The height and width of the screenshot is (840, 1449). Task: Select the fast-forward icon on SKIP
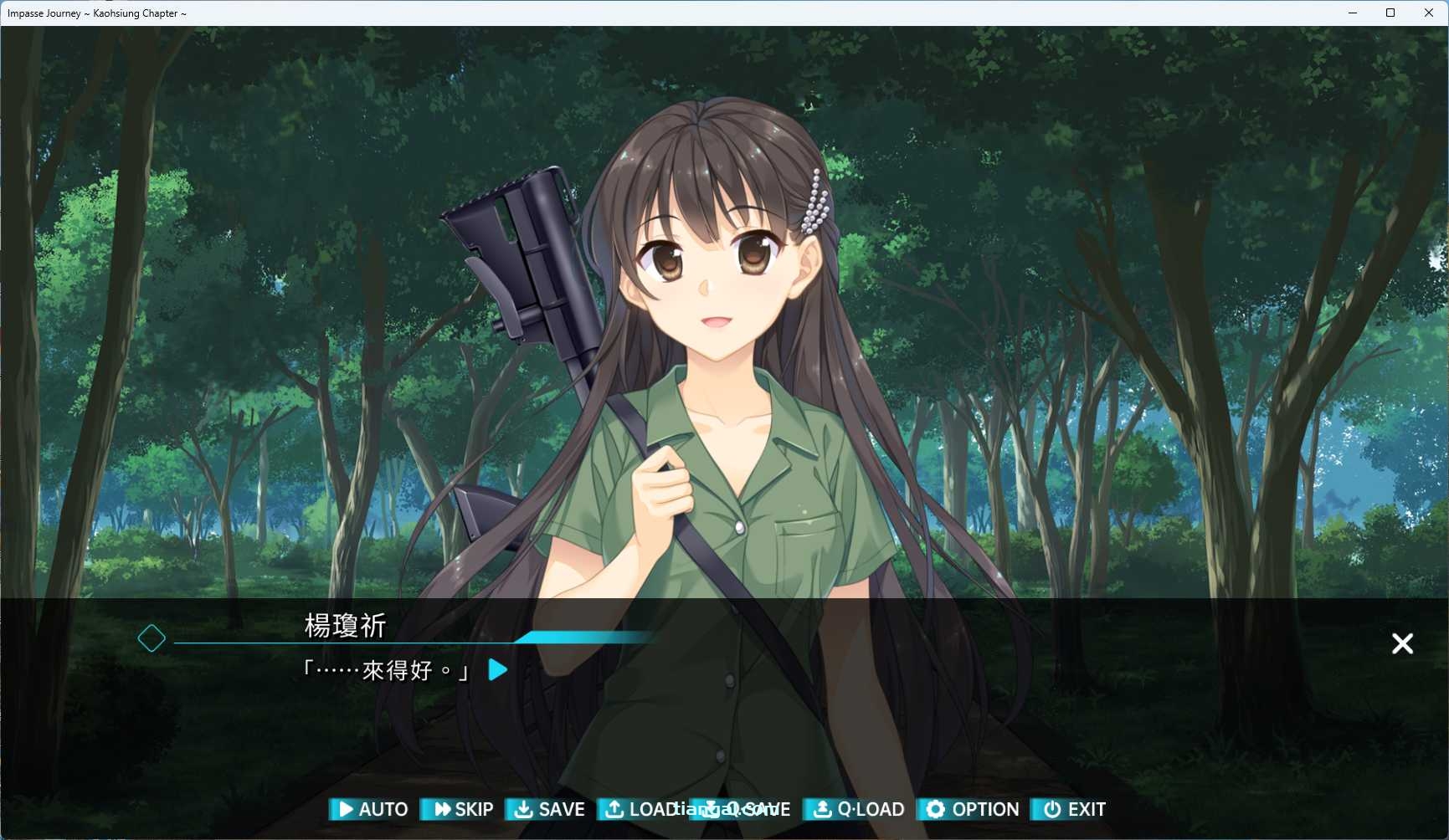tap(442, 810)
